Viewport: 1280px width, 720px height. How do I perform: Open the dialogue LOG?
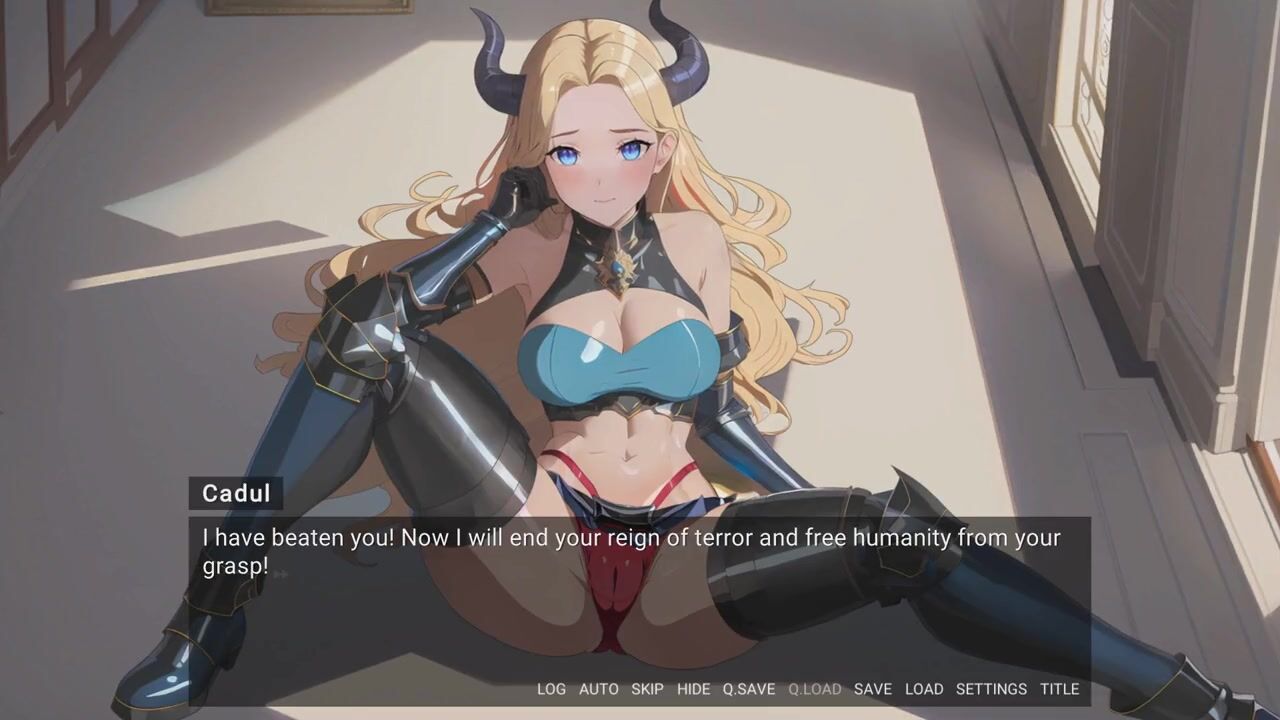point(551,689)
